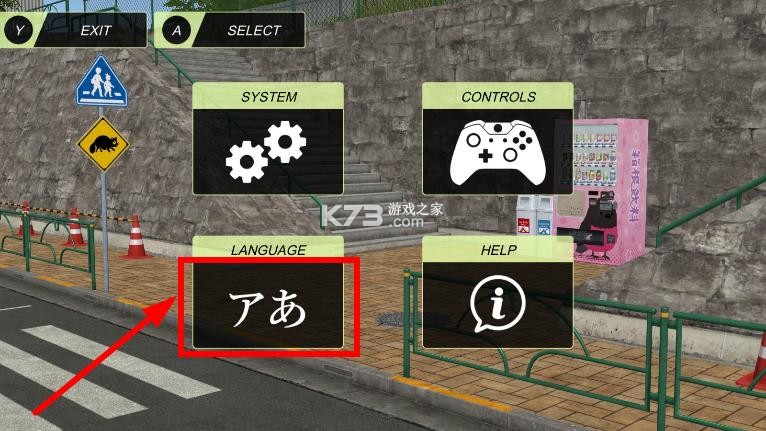The width and height of the screenshot is (766, 431).
Task: Open the Controls menu tile
Action: 497,139
